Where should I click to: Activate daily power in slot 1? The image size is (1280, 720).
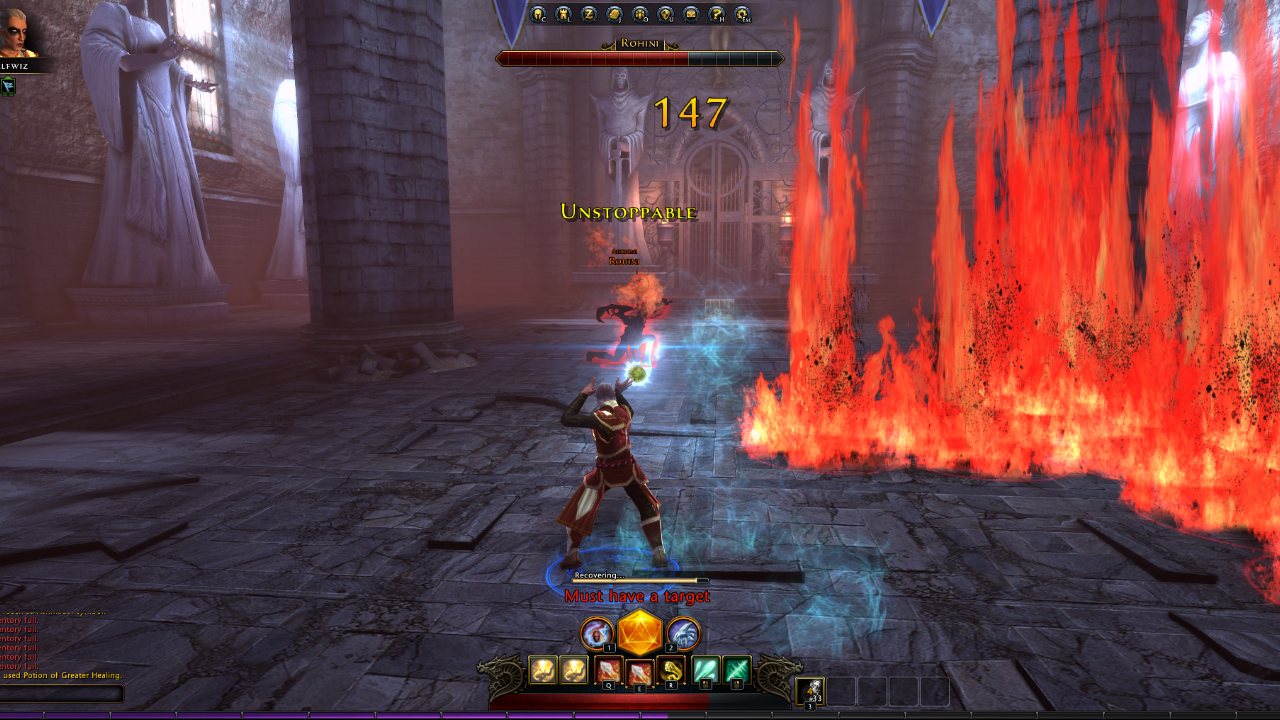click(594, 633)
